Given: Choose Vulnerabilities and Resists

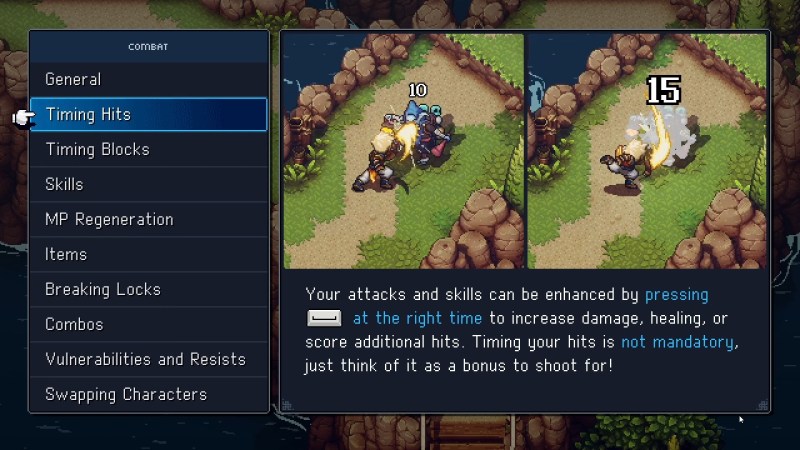Looking at the screenshot, I should (x=148, y=360).
